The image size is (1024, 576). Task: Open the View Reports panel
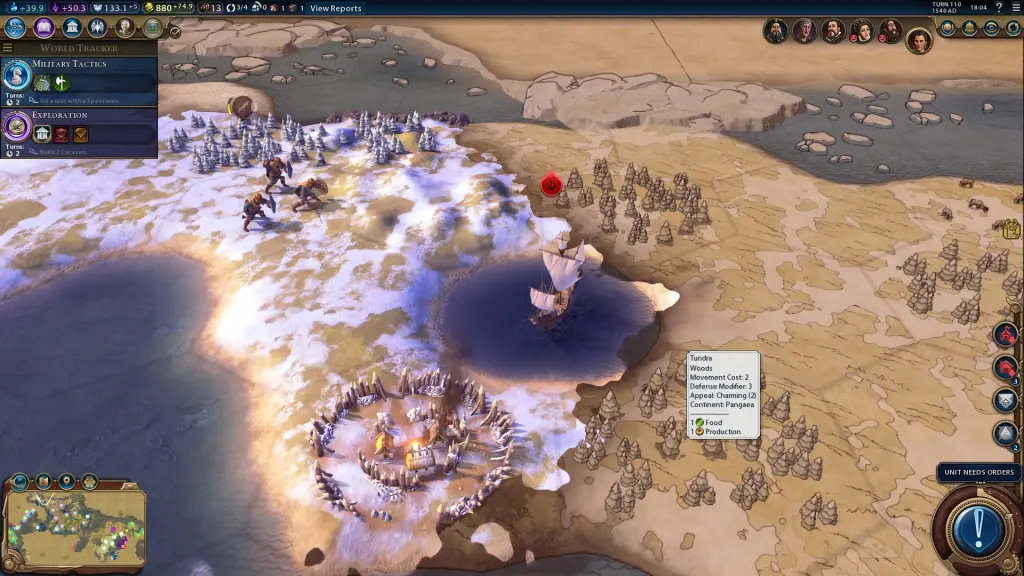335,8
